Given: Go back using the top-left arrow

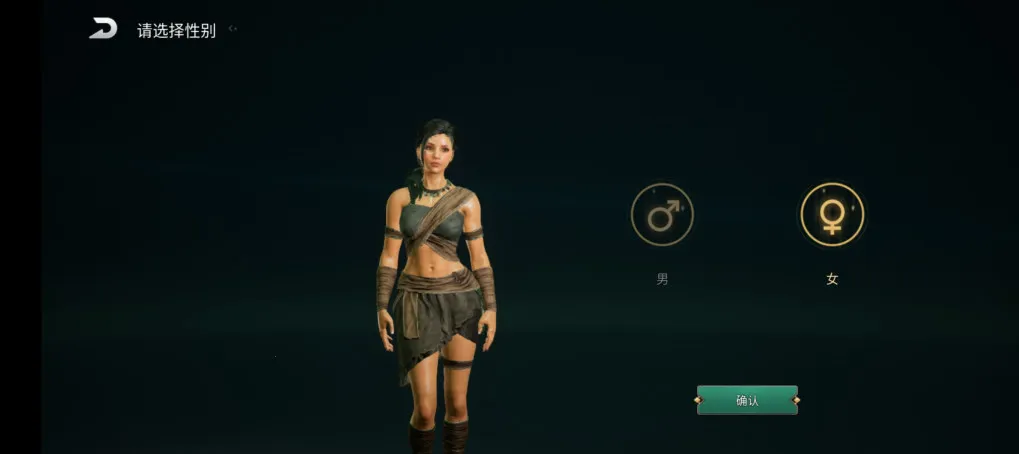Looking at the screenshot, I should (x=103, y=29).
